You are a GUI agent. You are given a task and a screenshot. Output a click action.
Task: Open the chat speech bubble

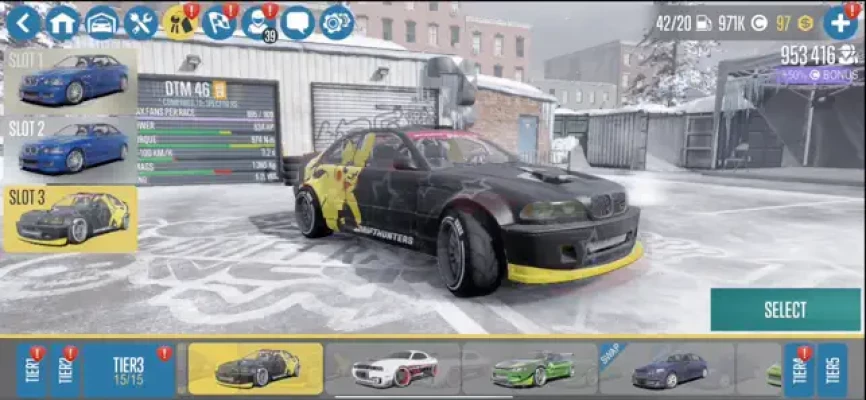tap(297, 22)
